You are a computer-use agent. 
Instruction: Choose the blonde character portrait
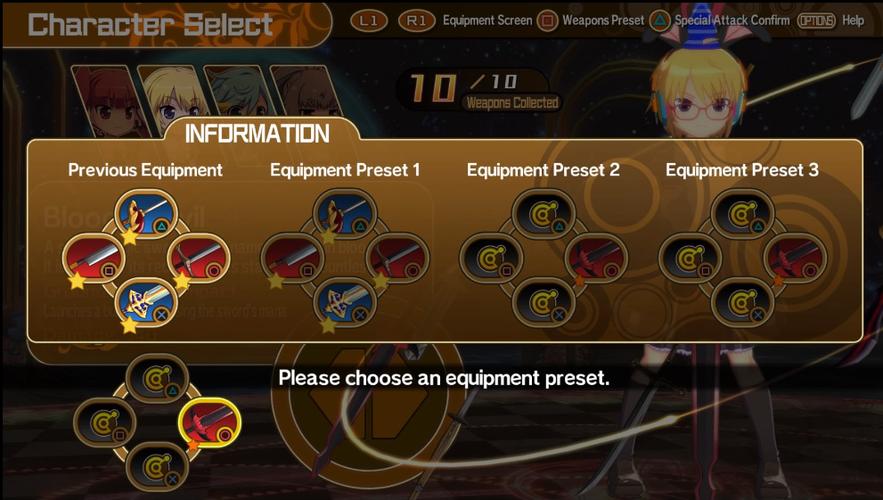click(166, 102)
